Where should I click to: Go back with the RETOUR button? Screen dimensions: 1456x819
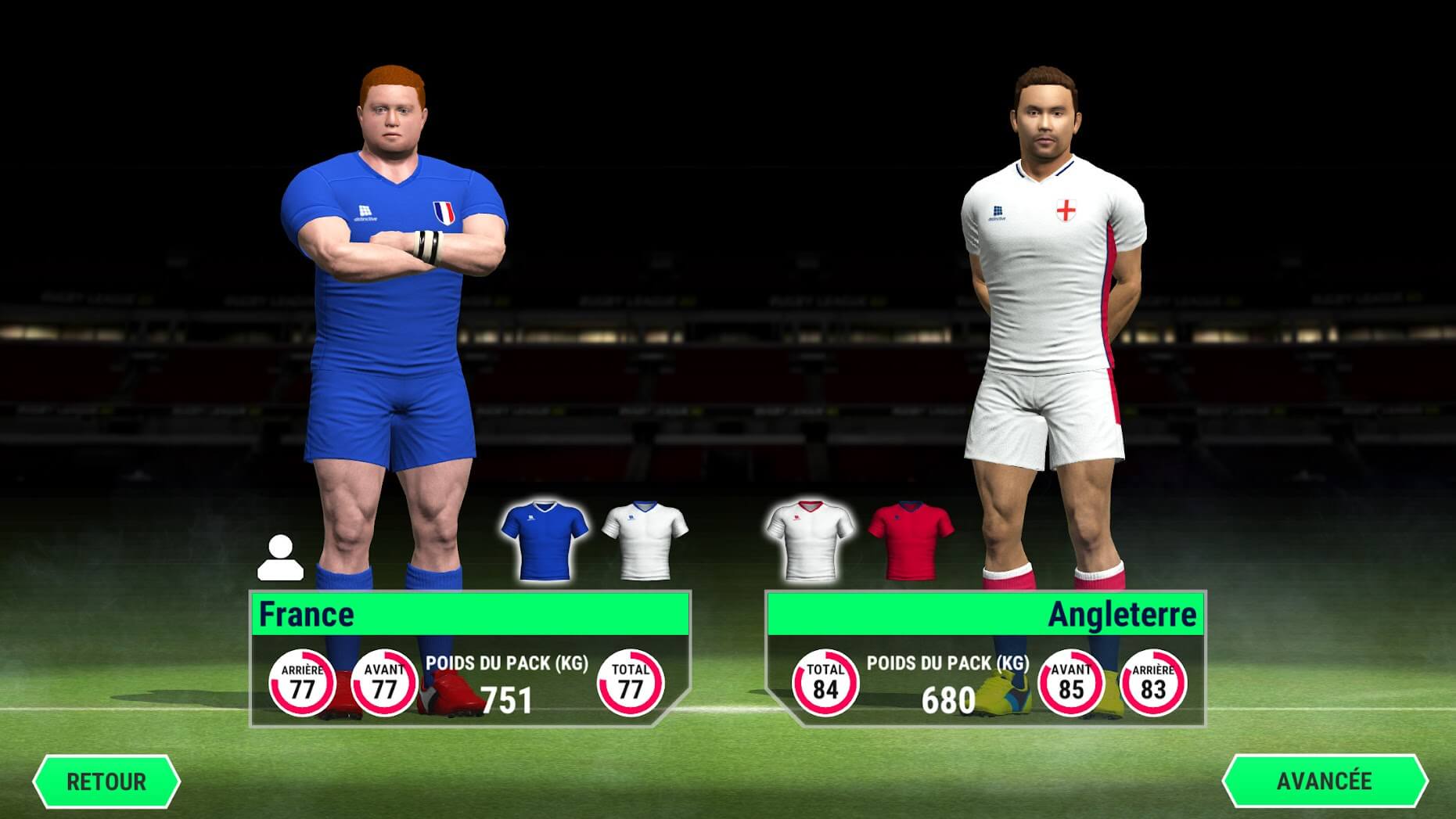(106, 781)
